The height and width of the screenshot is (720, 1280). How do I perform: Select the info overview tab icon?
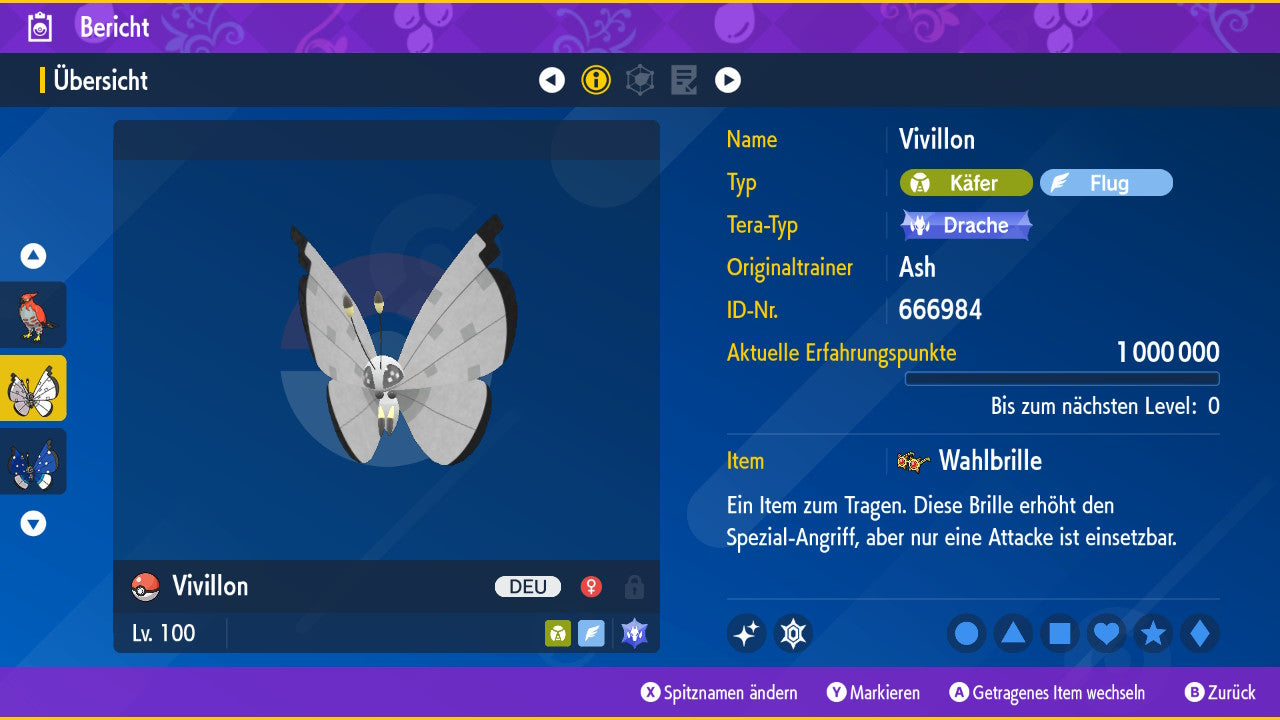coord(596,80)
